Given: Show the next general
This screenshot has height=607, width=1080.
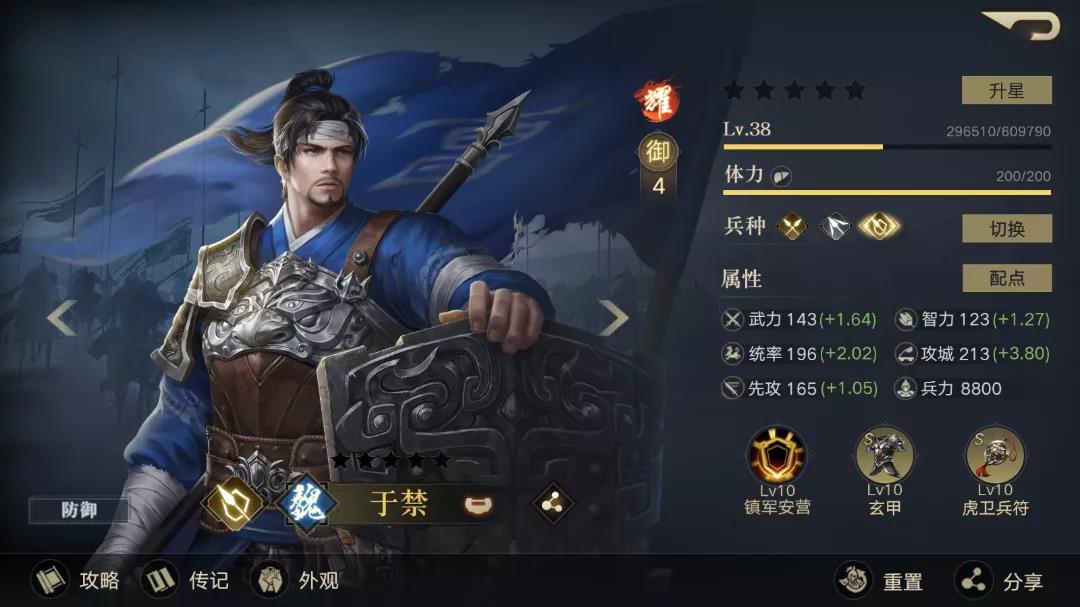Looking at the screenshot, I should click(612, 318).
